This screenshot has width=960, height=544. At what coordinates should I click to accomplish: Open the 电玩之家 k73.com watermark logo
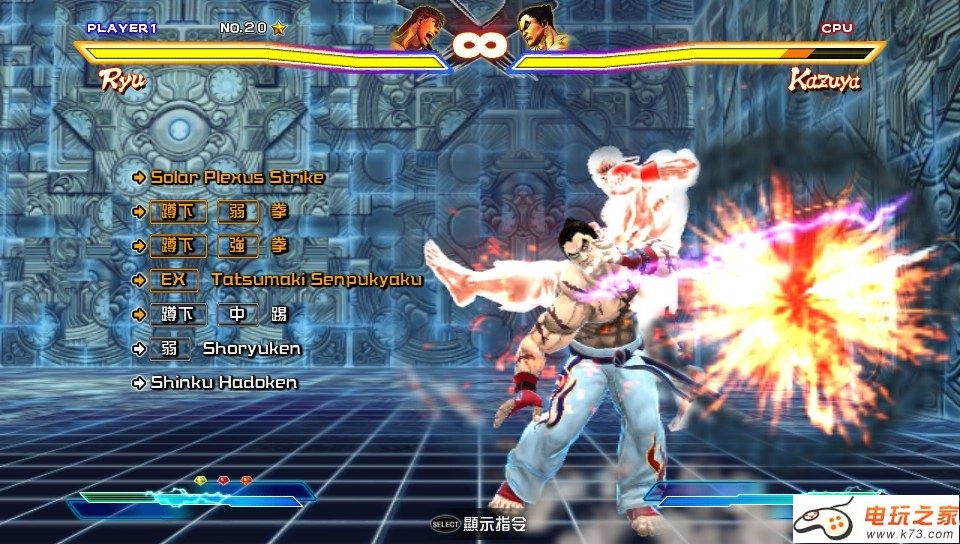(876, 519)
